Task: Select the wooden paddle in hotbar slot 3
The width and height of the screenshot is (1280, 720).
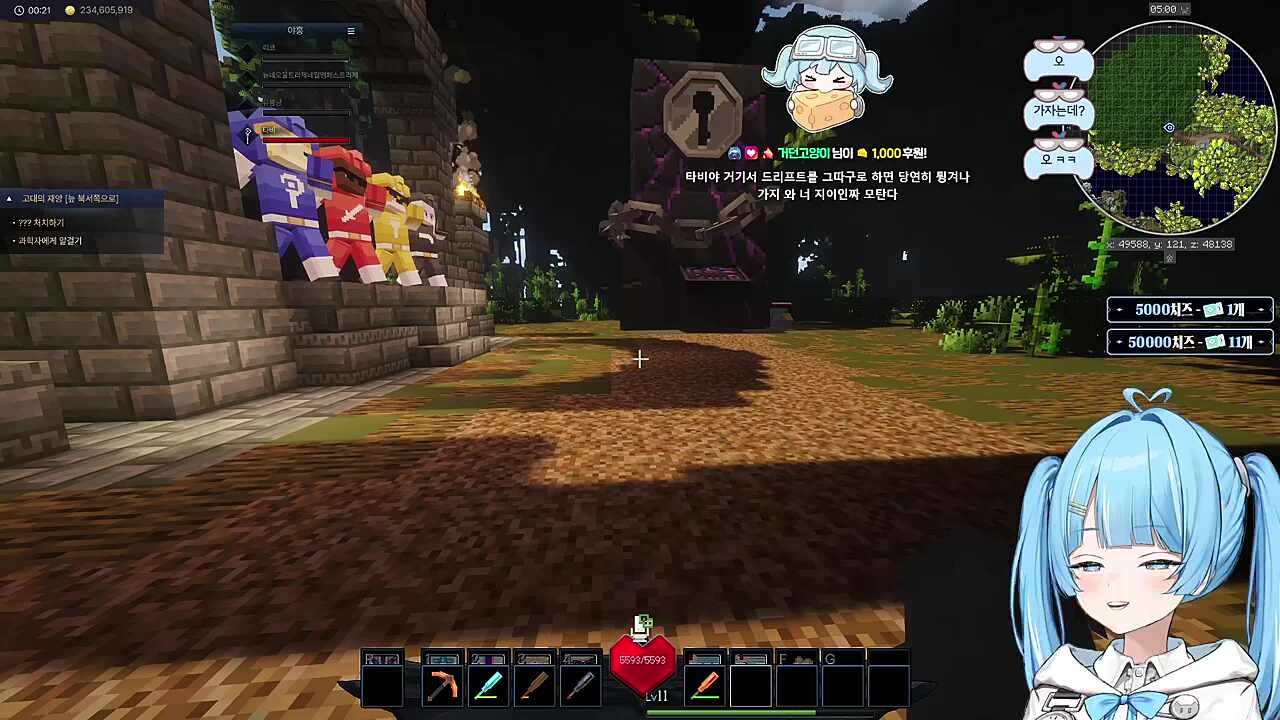Action: click(534, 682)
